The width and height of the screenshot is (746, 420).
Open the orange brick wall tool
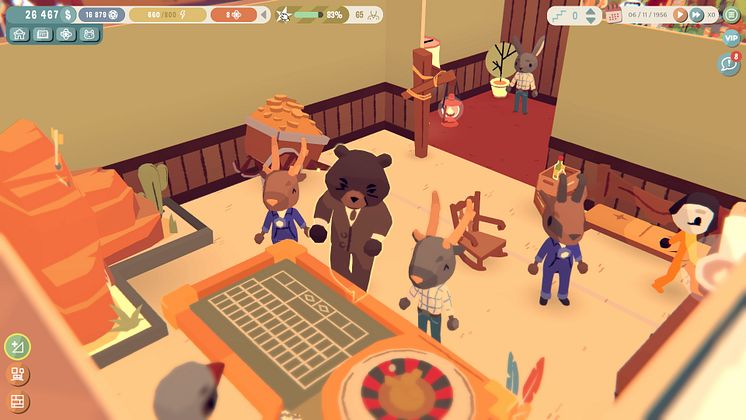(17, 402)
